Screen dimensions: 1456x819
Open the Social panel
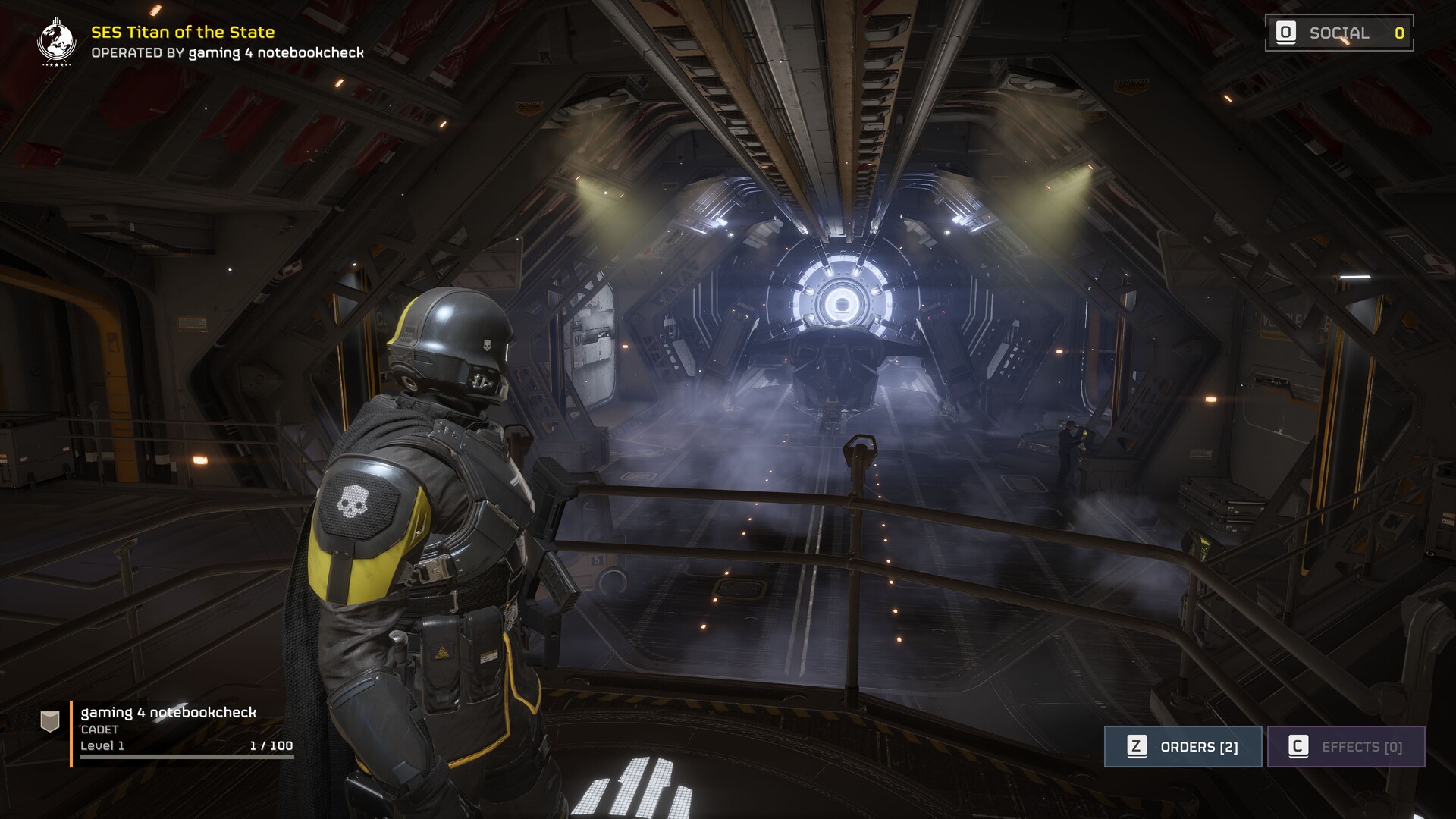[1339, 33]
